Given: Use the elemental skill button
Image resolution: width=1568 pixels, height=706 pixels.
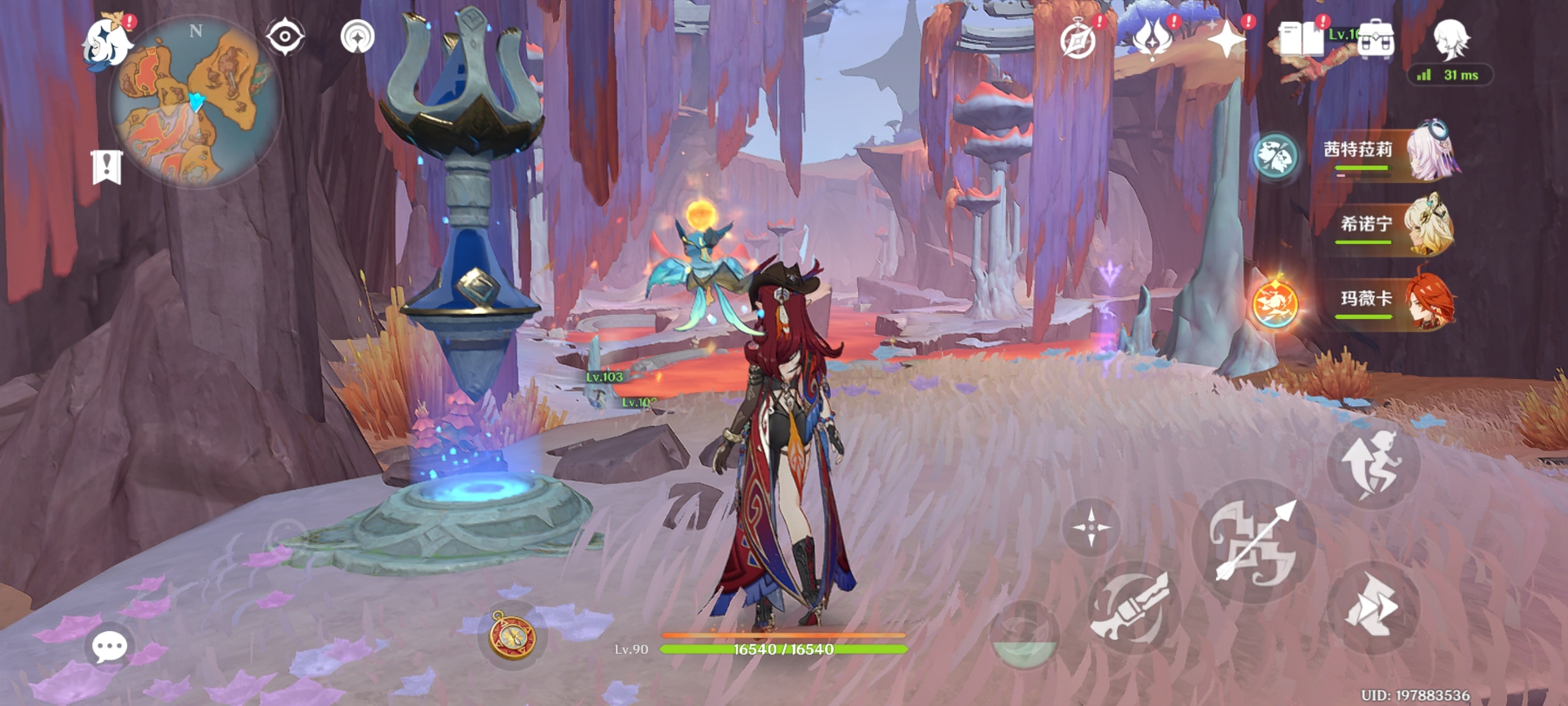Looking at the screenshot, I should [1133, 608].
